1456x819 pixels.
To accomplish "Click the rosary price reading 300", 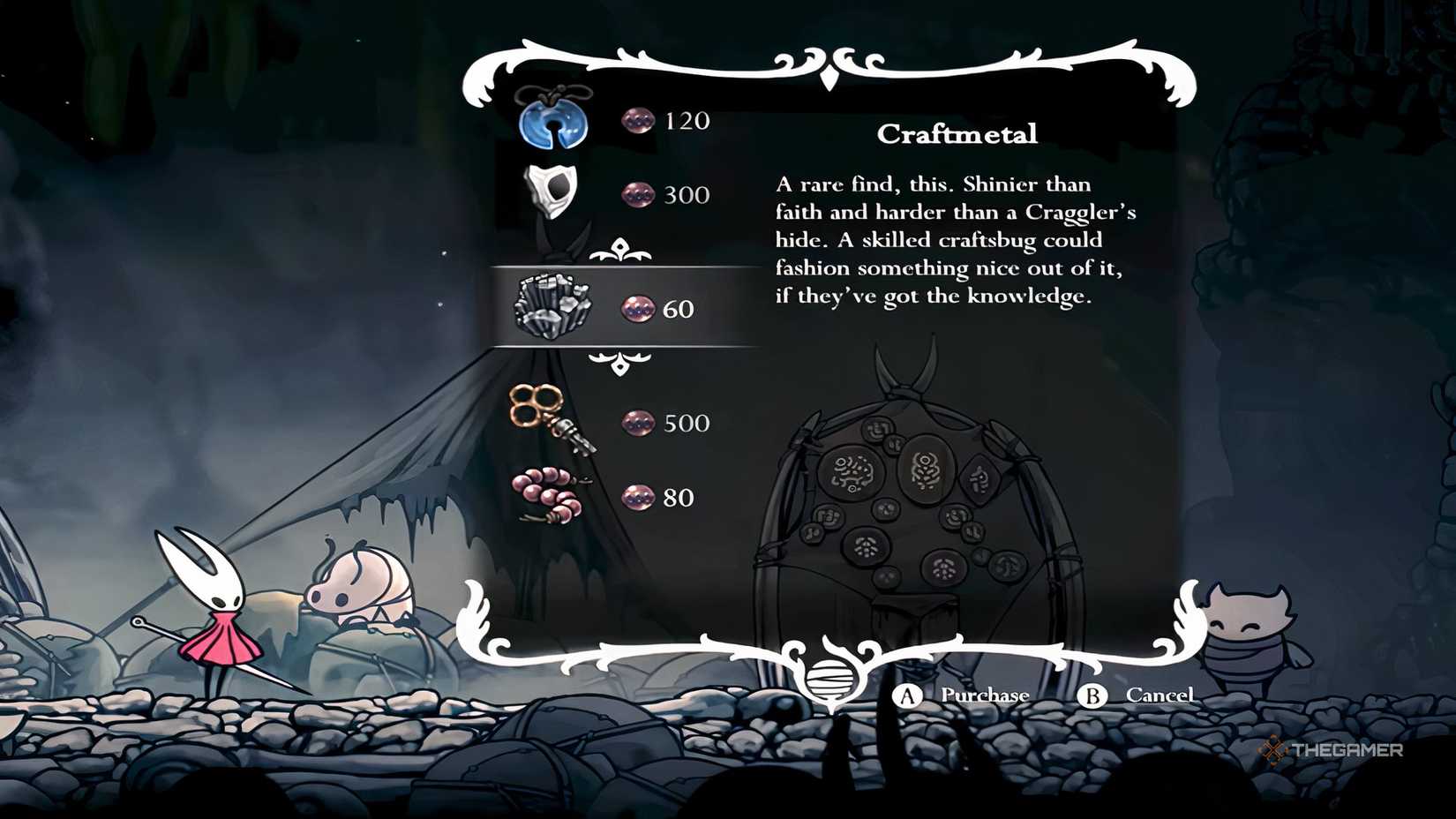I will (x=688, y=195).
